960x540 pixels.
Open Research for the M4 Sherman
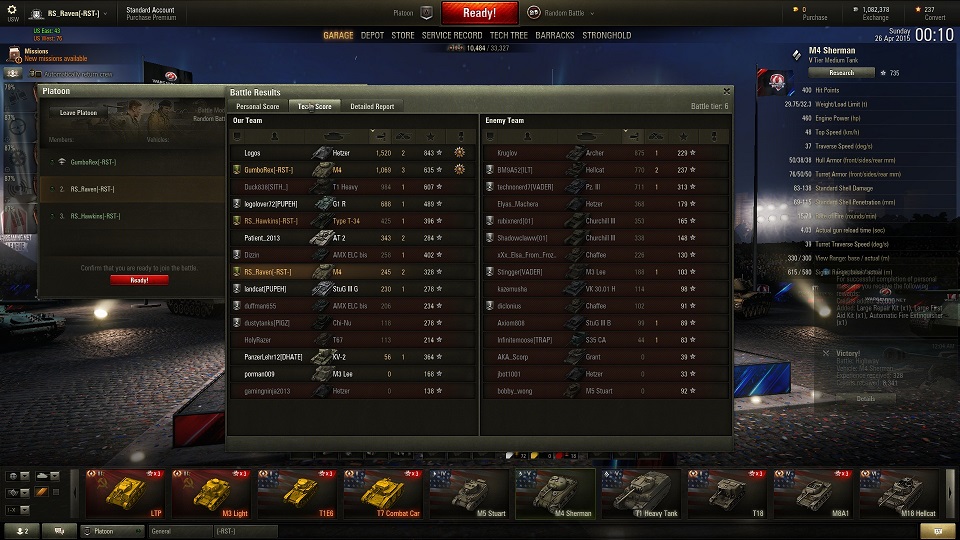click(x=841, y=72)
